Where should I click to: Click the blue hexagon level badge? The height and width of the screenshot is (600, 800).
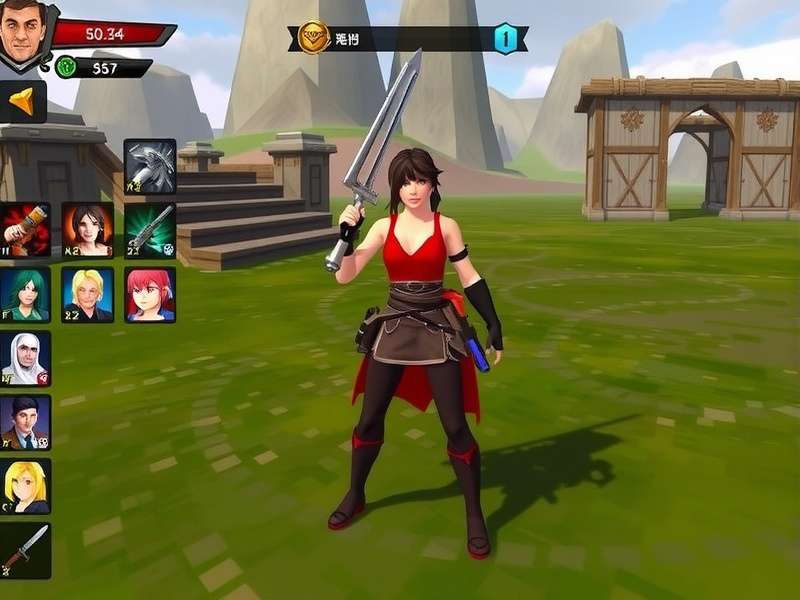(506, 39)
